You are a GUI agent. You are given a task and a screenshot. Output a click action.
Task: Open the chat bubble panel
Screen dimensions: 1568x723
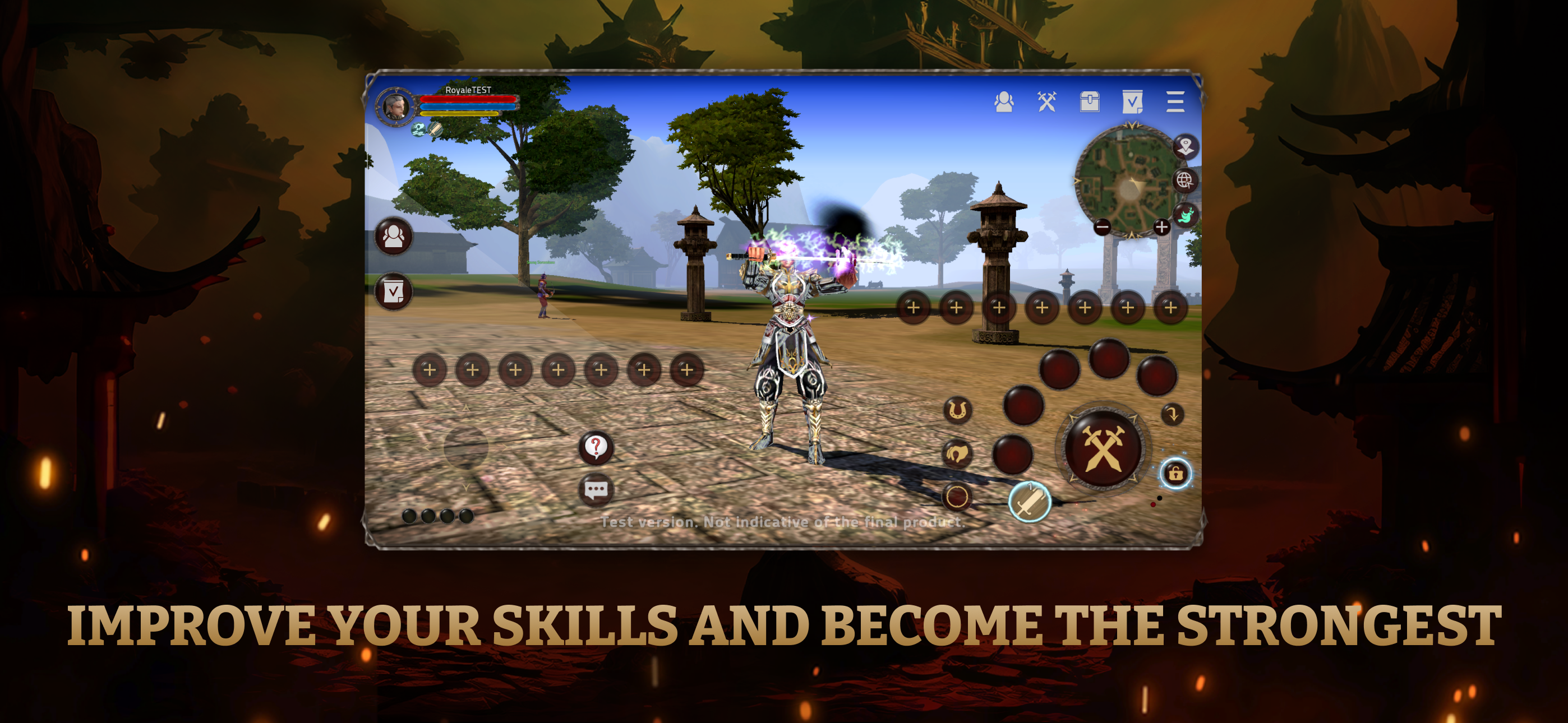598,490
